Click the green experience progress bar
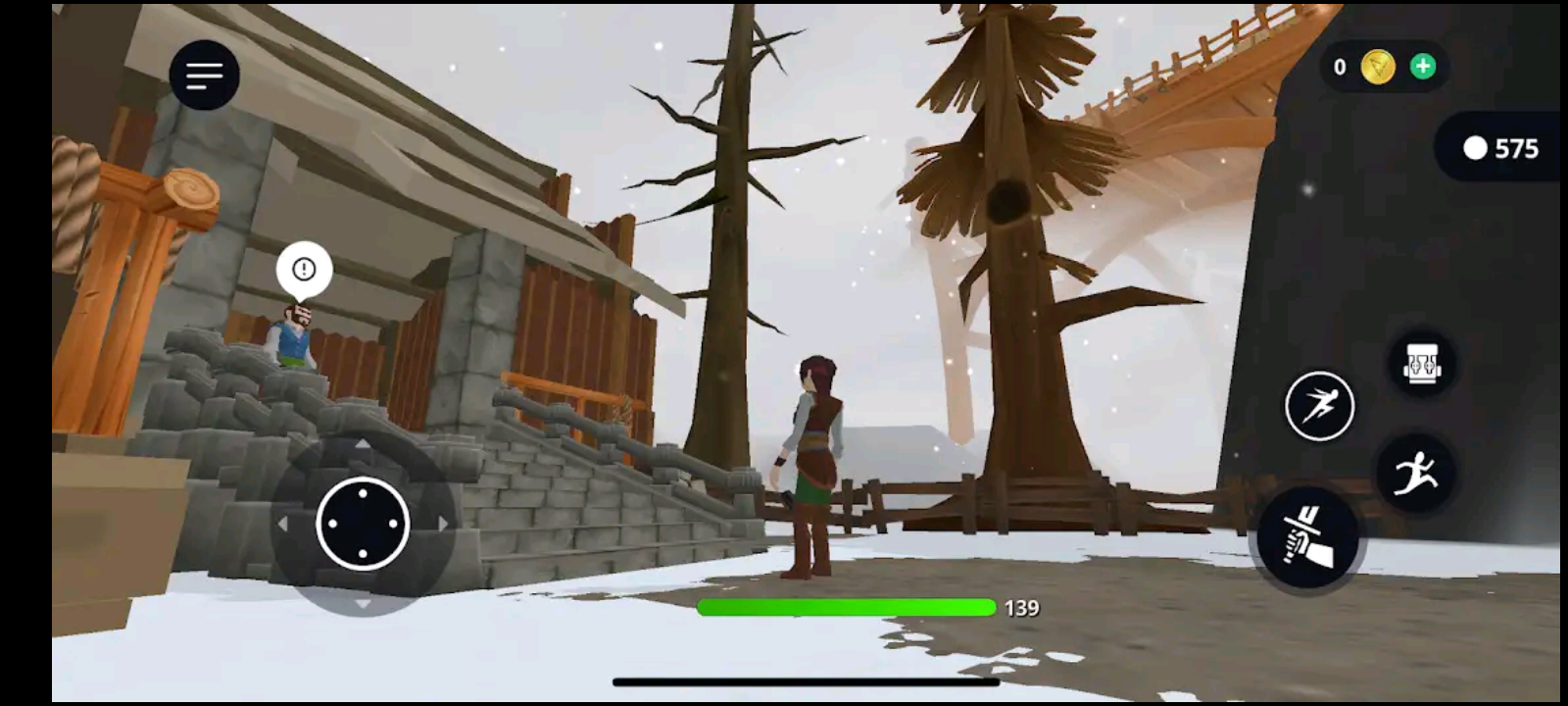This screenshot has height=706, width=1568. [845, 606]
